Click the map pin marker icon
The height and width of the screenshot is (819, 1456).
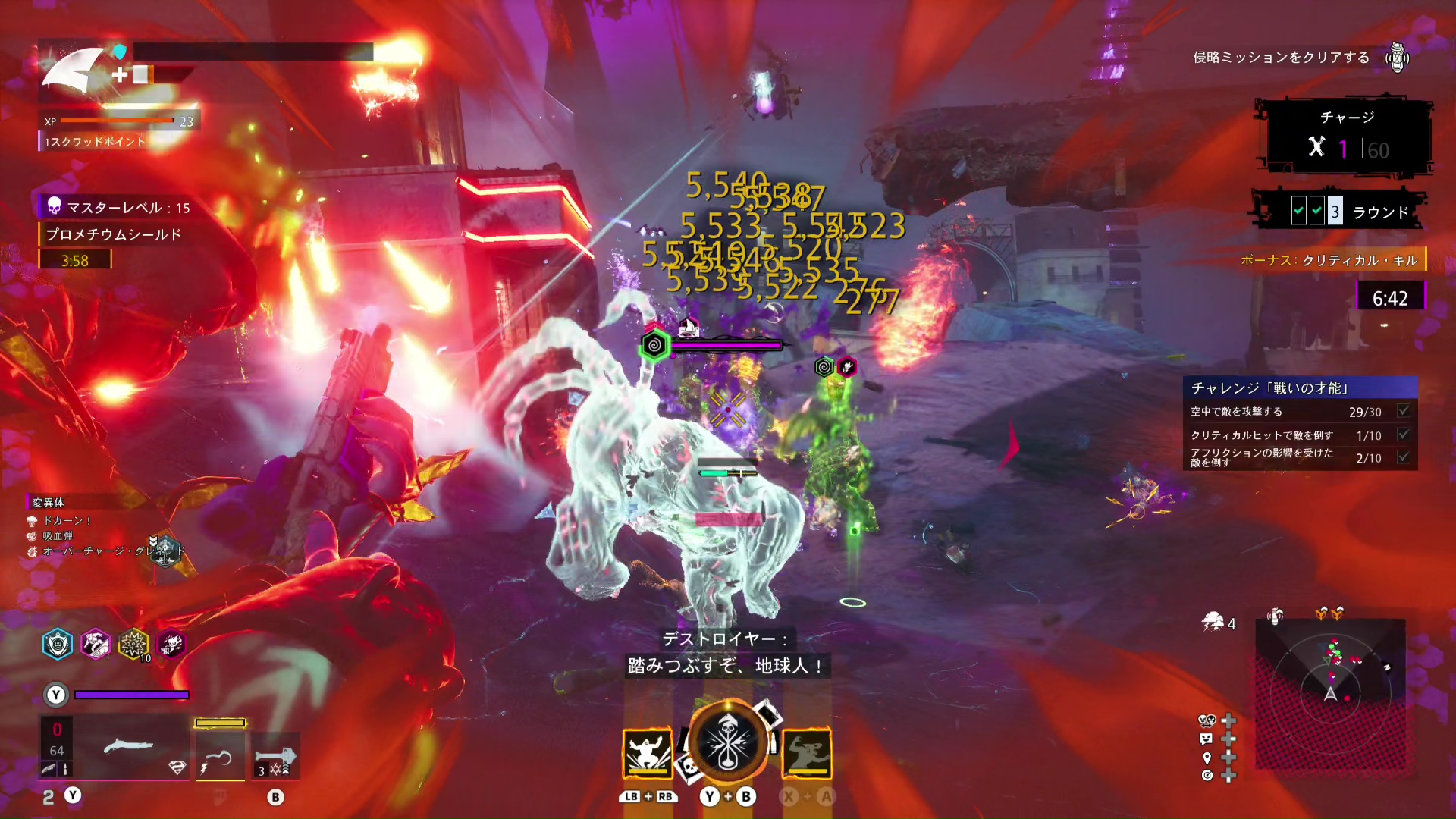1207,758
